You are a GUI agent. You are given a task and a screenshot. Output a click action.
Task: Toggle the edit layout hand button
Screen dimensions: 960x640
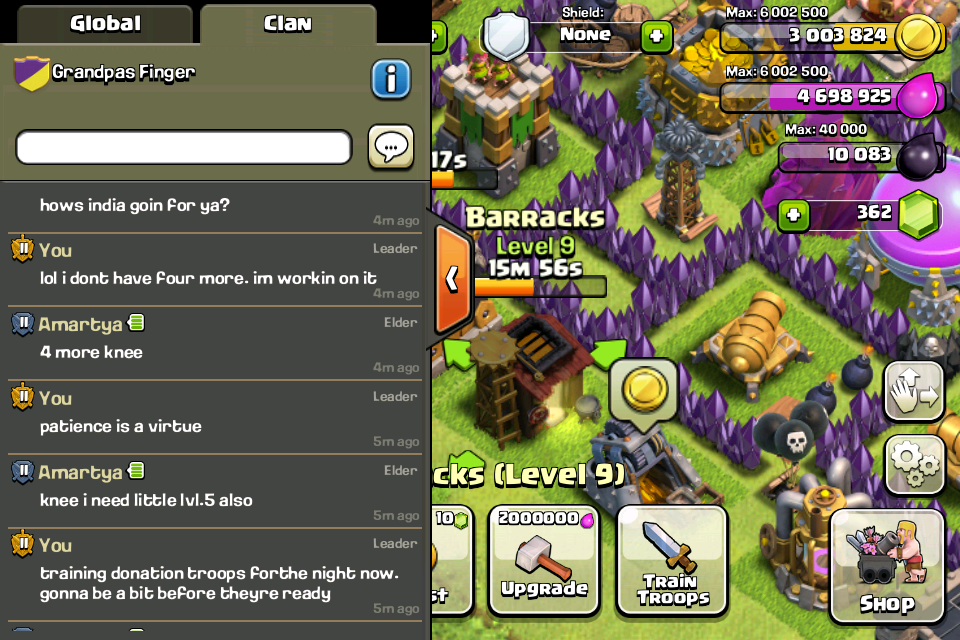(x=914, y=390)
